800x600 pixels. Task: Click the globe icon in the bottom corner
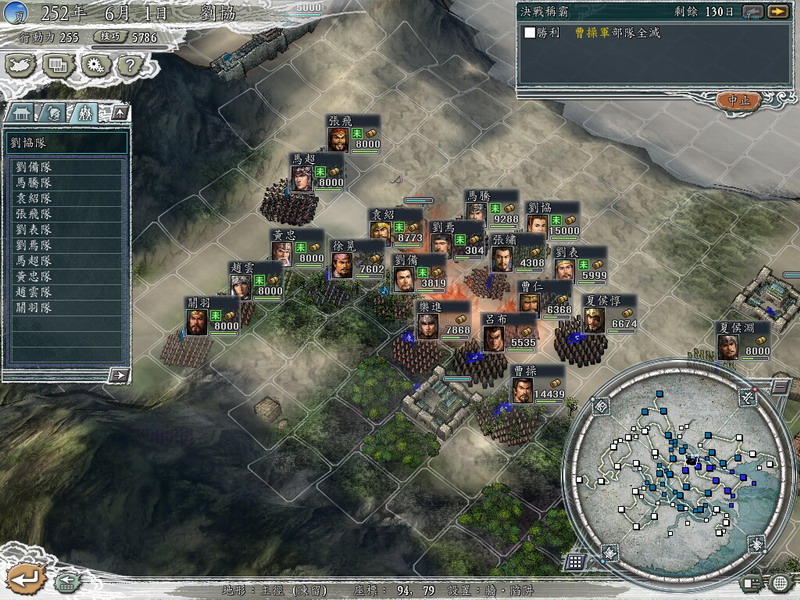coord(780,583)
